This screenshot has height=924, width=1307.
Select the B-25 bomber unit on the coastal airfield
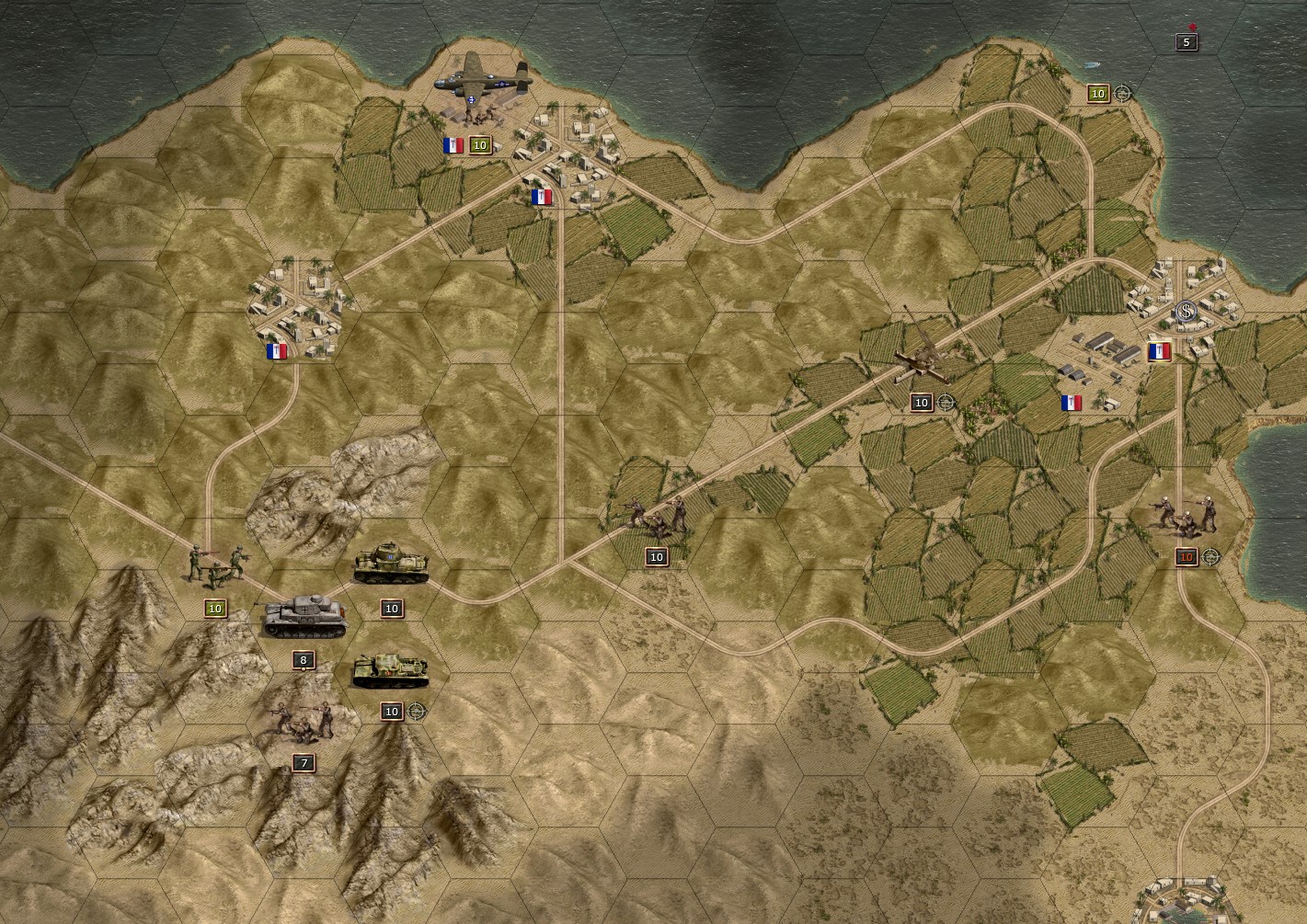pos(483,85)
